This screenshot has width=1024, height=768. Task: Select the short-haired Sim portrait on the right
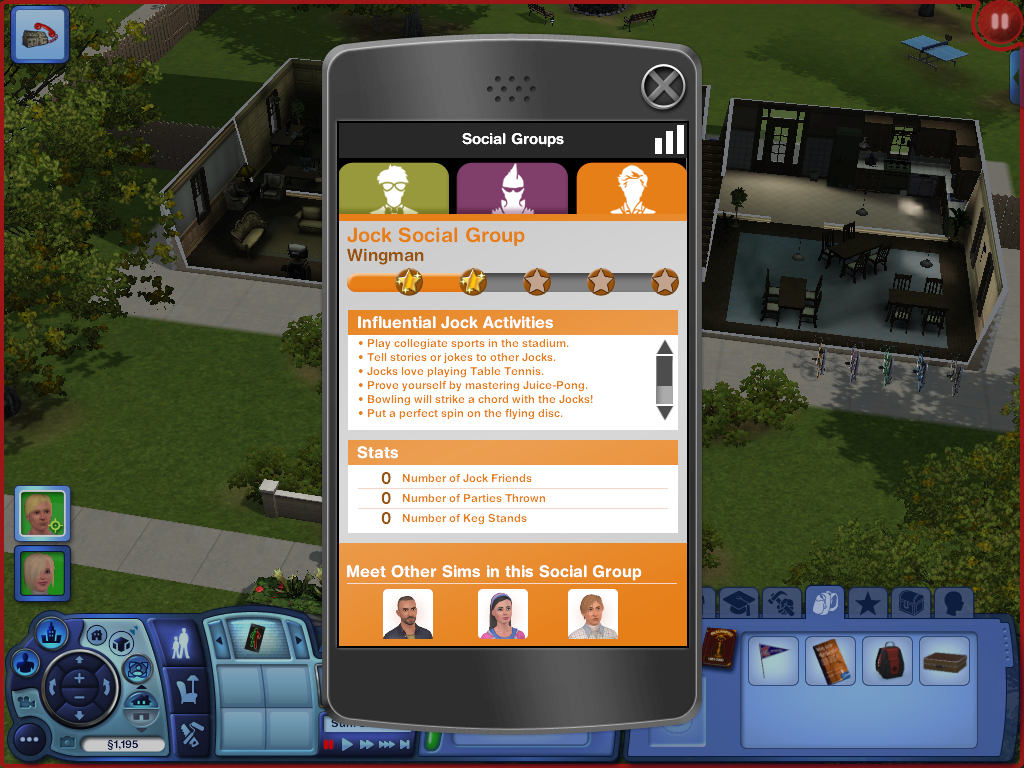tap(592, 614)
